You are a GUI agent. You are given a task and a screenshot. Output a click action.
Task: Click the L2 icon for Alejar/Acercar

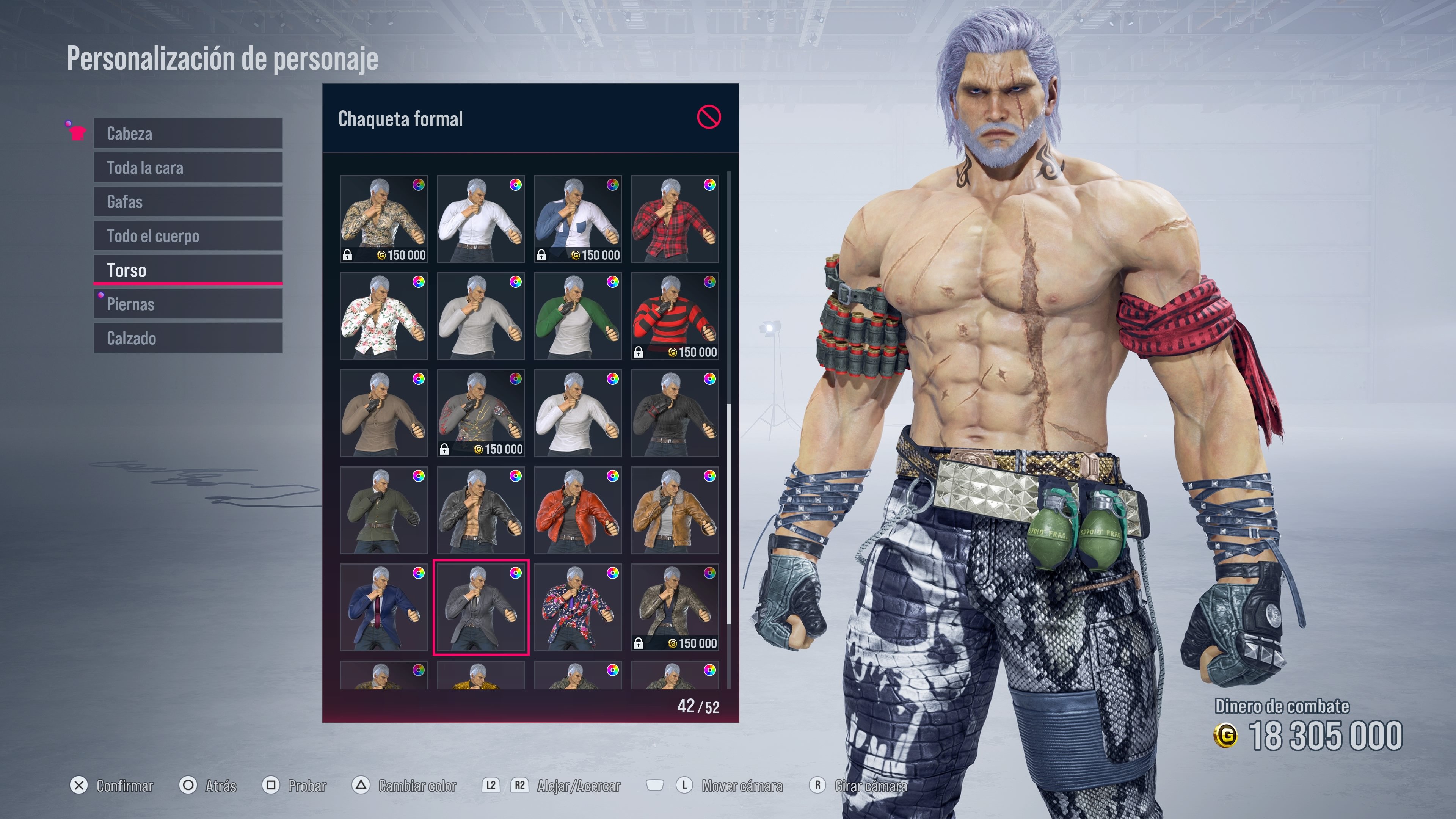tap(491, 786)
